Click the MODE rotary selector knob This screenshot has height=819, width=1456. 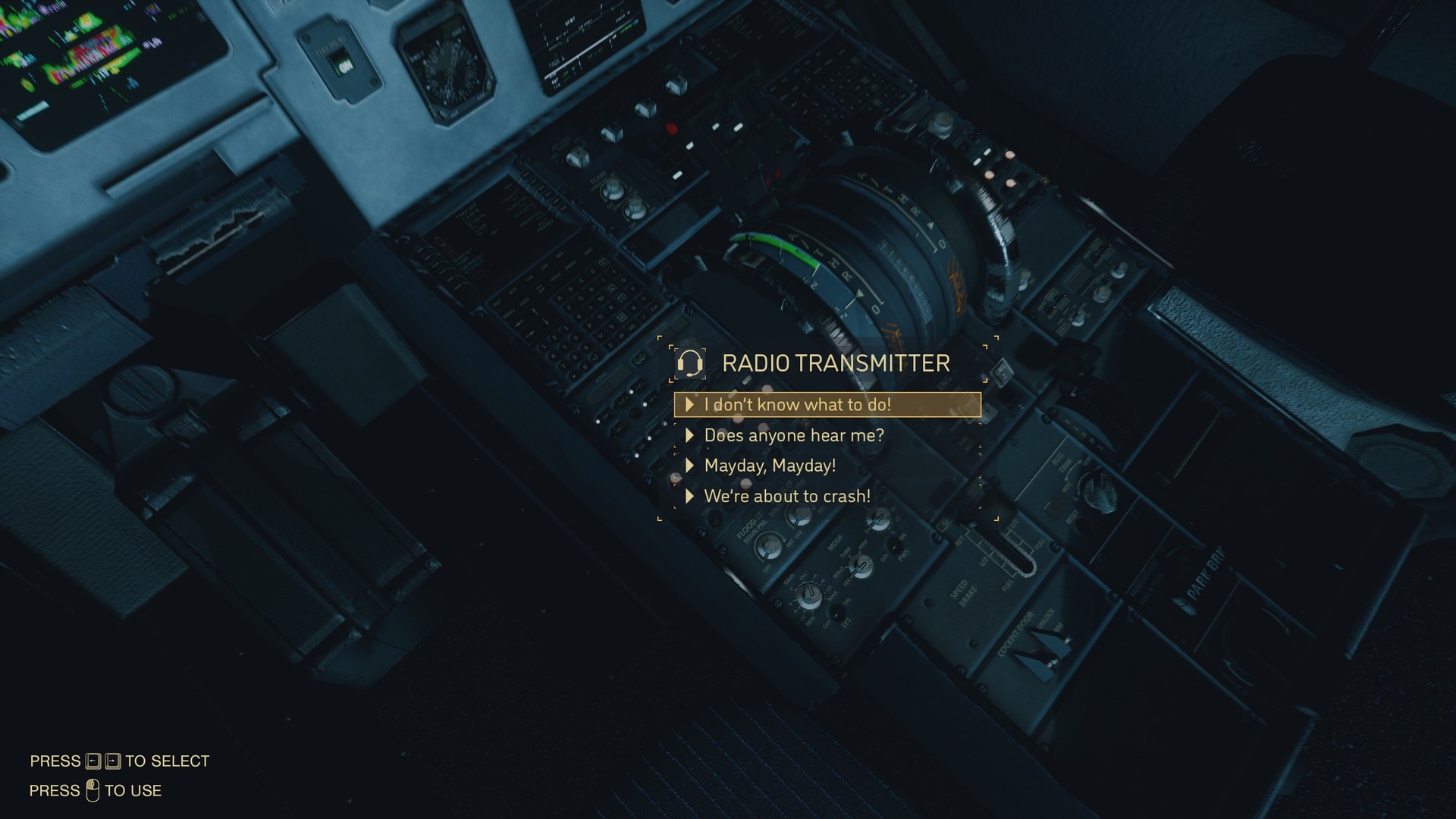(861, 566)
